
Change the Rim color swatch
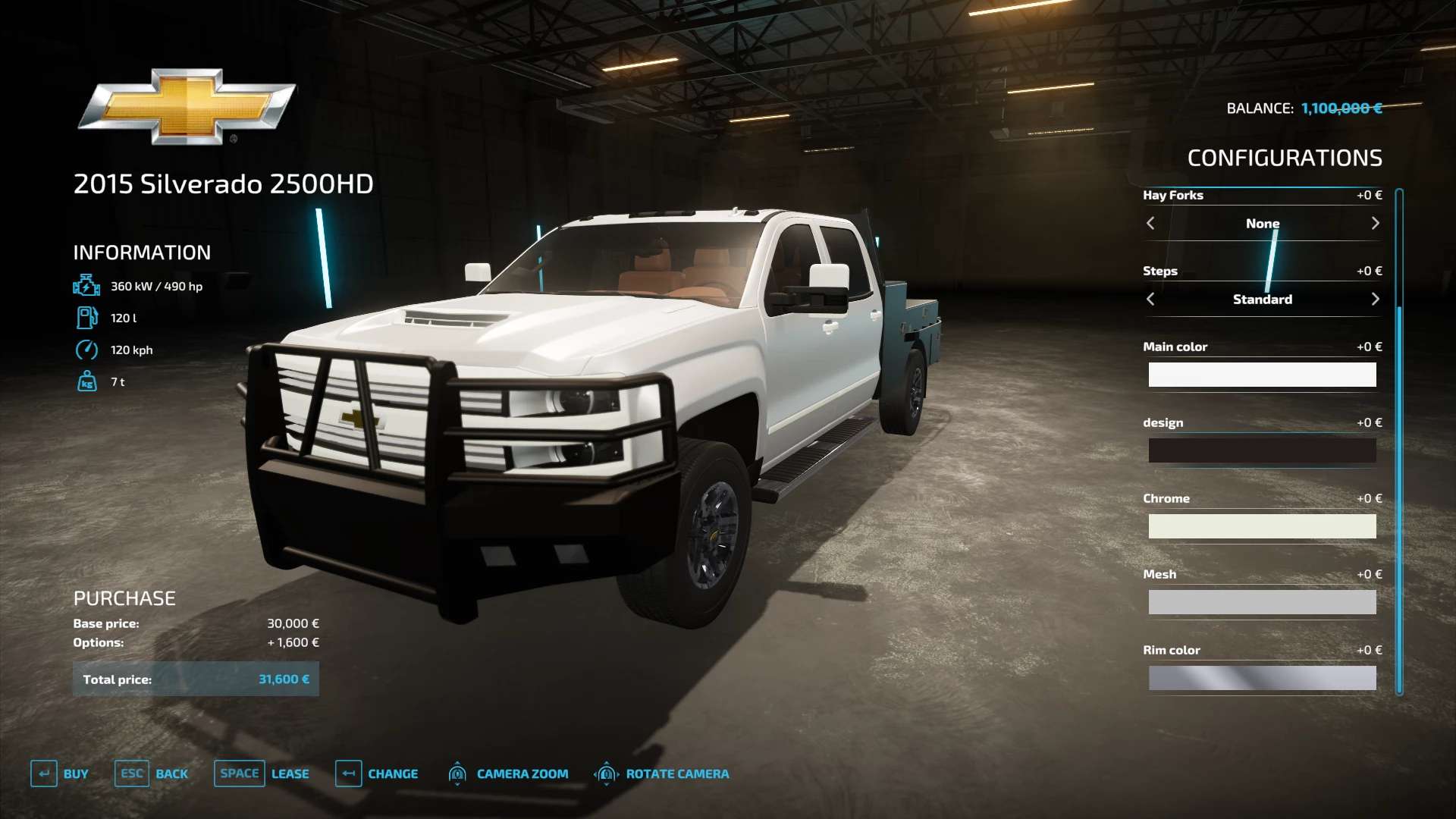tap(1262, 678)
